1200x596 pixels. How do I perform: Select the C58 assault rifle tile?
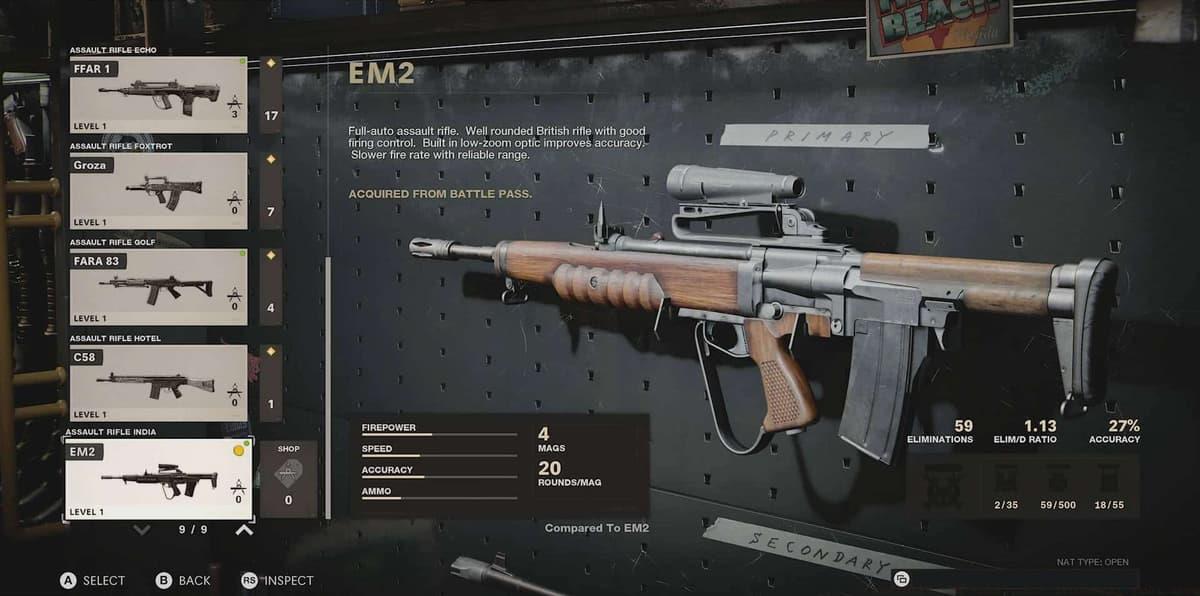click(x=158, y=383)
